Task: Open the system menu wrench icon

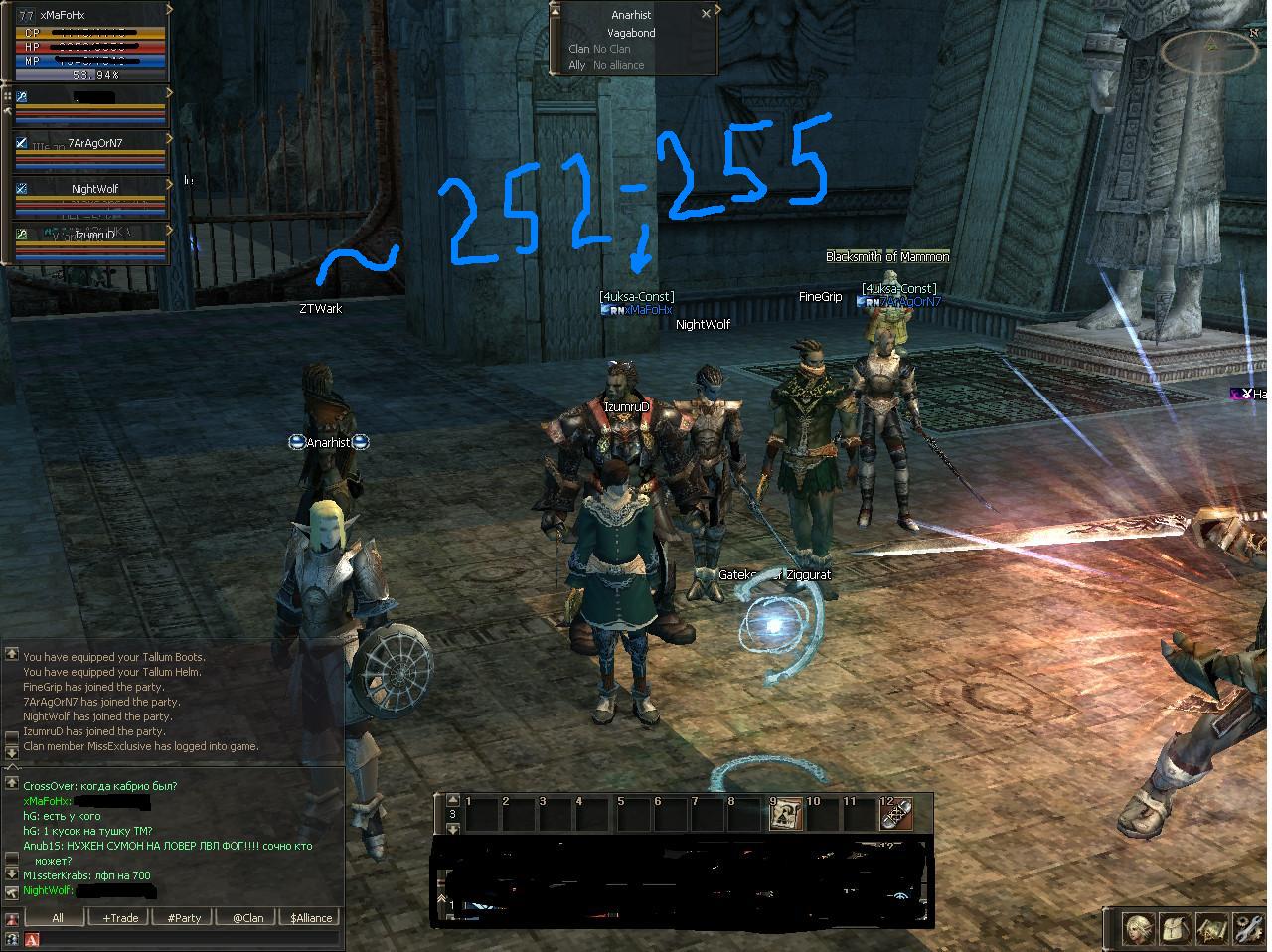Action: click(1248, 929)
